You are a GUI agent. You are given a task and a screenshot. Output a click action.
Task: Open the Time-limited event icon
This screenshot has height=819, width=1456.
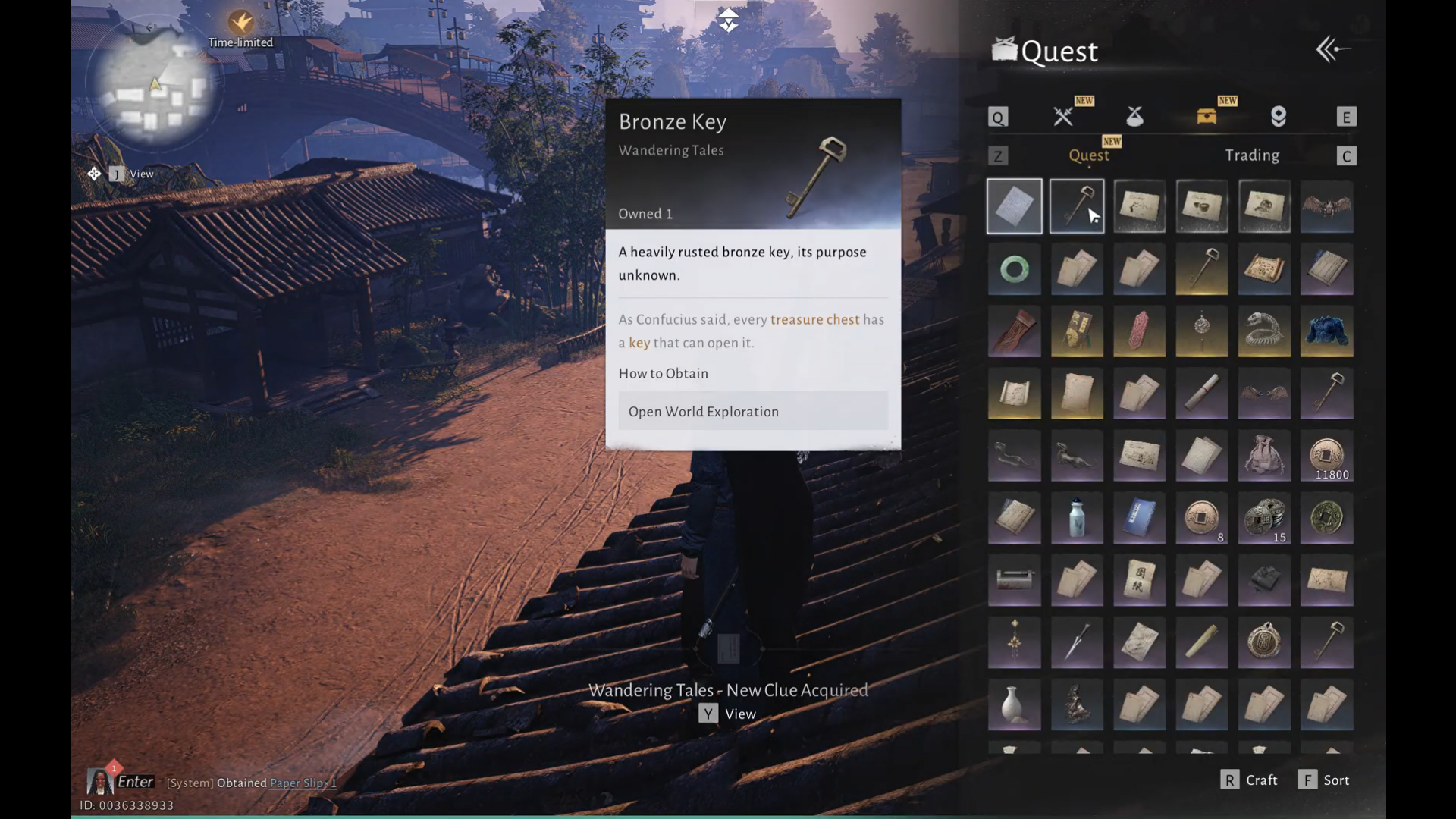click(240, 28)
